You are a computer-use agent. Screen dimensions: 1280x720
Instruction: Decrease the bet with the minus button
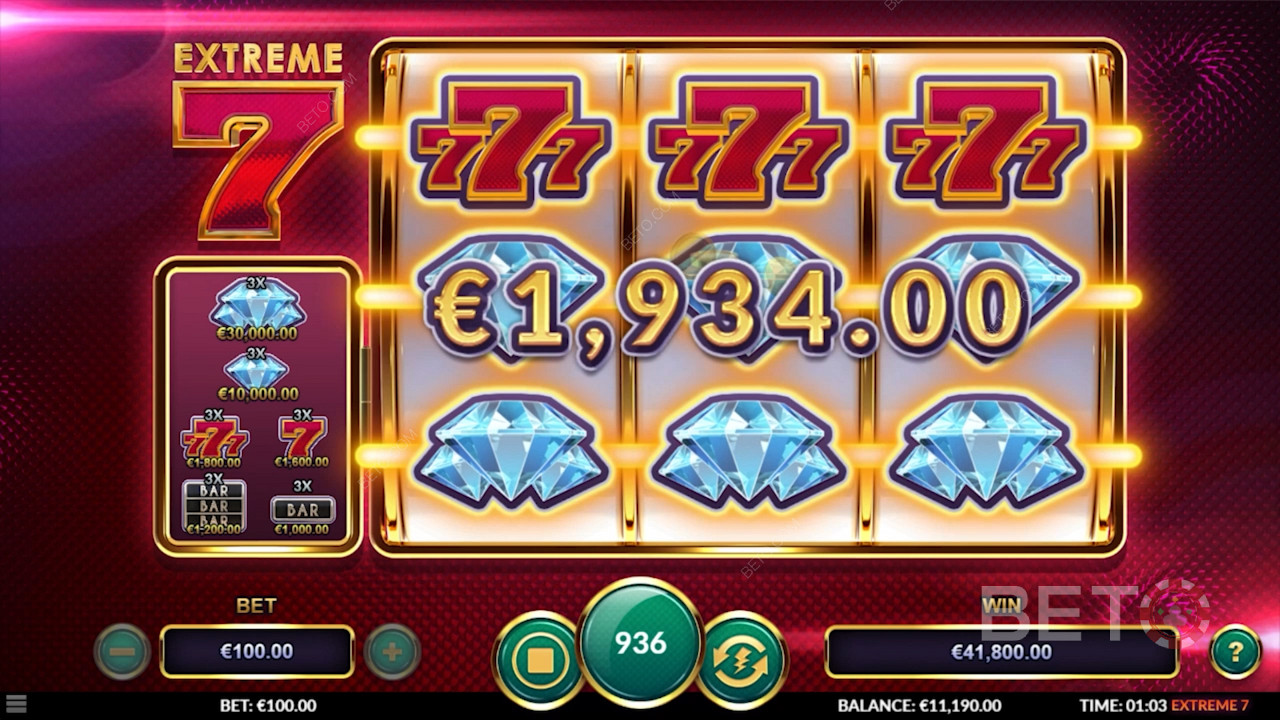pos(122,652)
